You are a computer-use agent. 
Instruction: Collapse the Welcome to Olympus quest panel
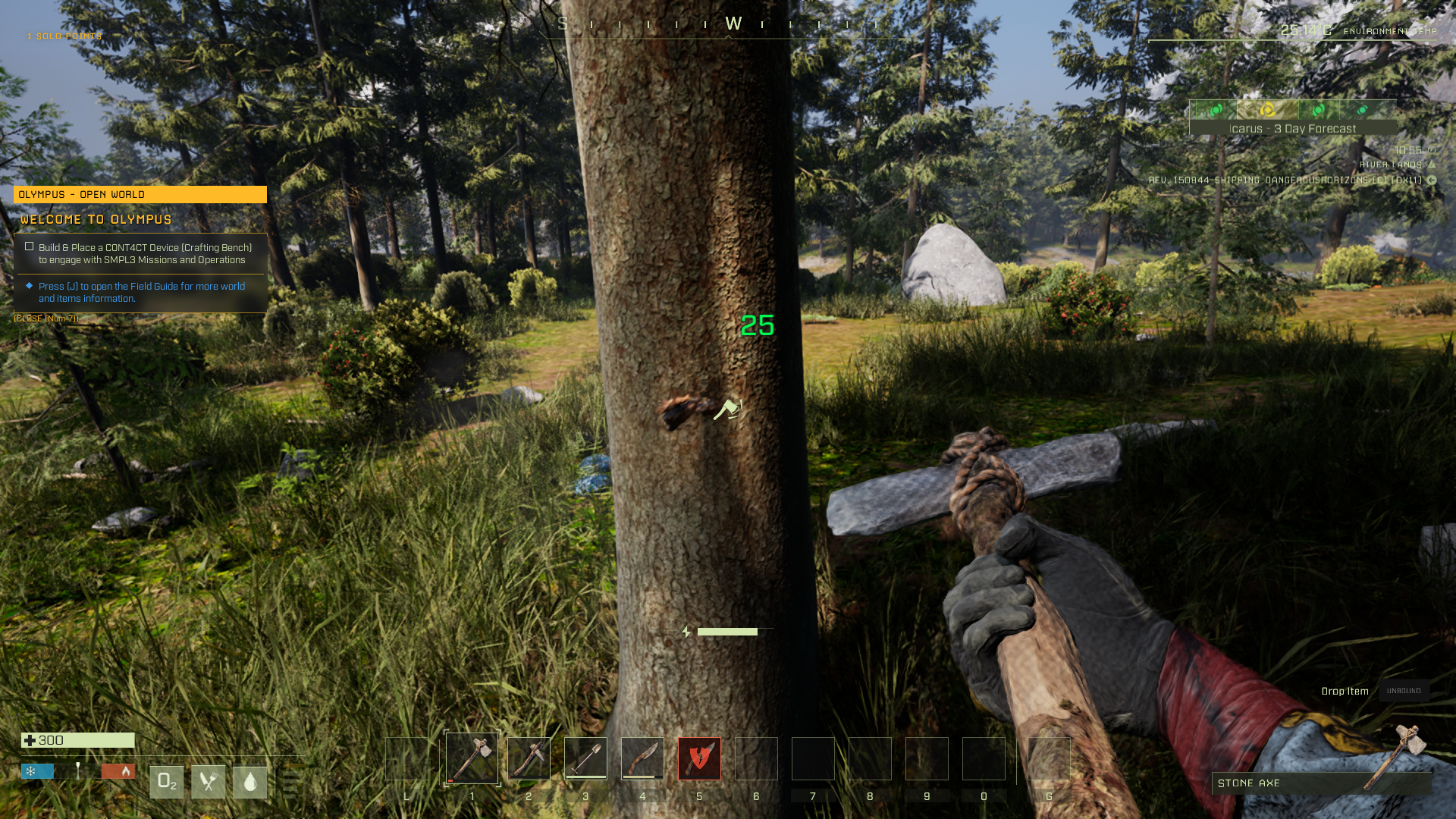coord(96,220)
